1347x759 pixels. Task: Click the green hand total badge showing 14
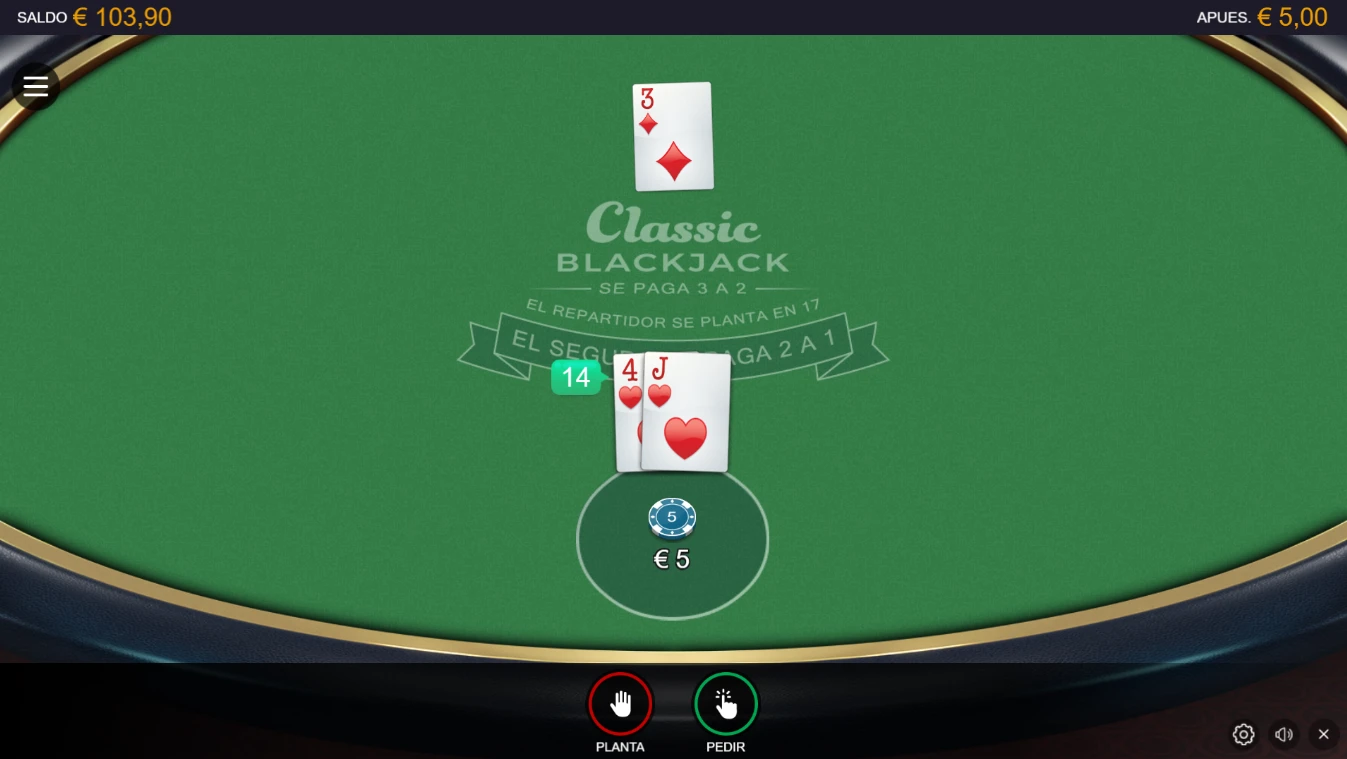576,377
